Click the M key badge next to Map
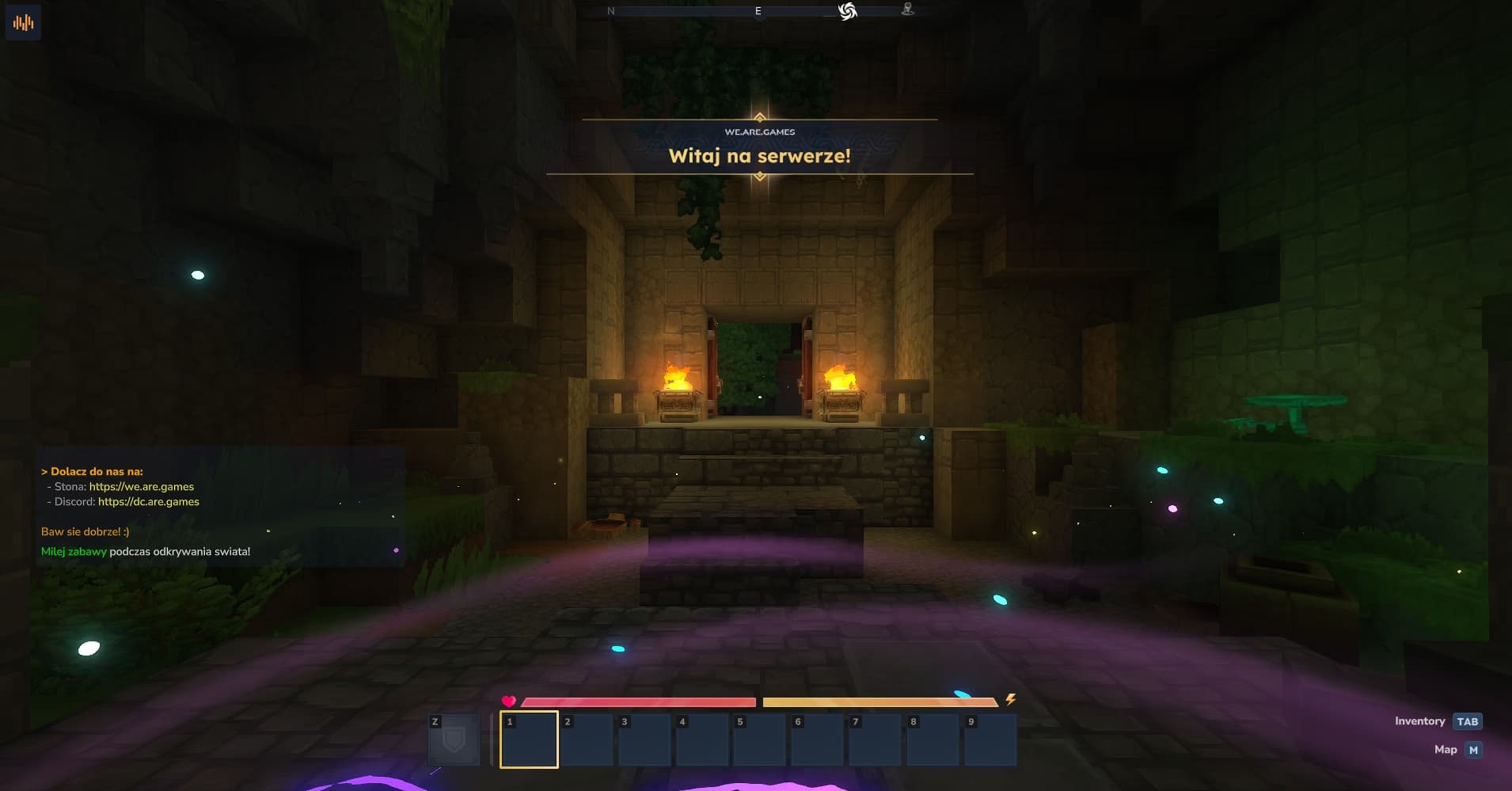 click(x=1473, y=749)
